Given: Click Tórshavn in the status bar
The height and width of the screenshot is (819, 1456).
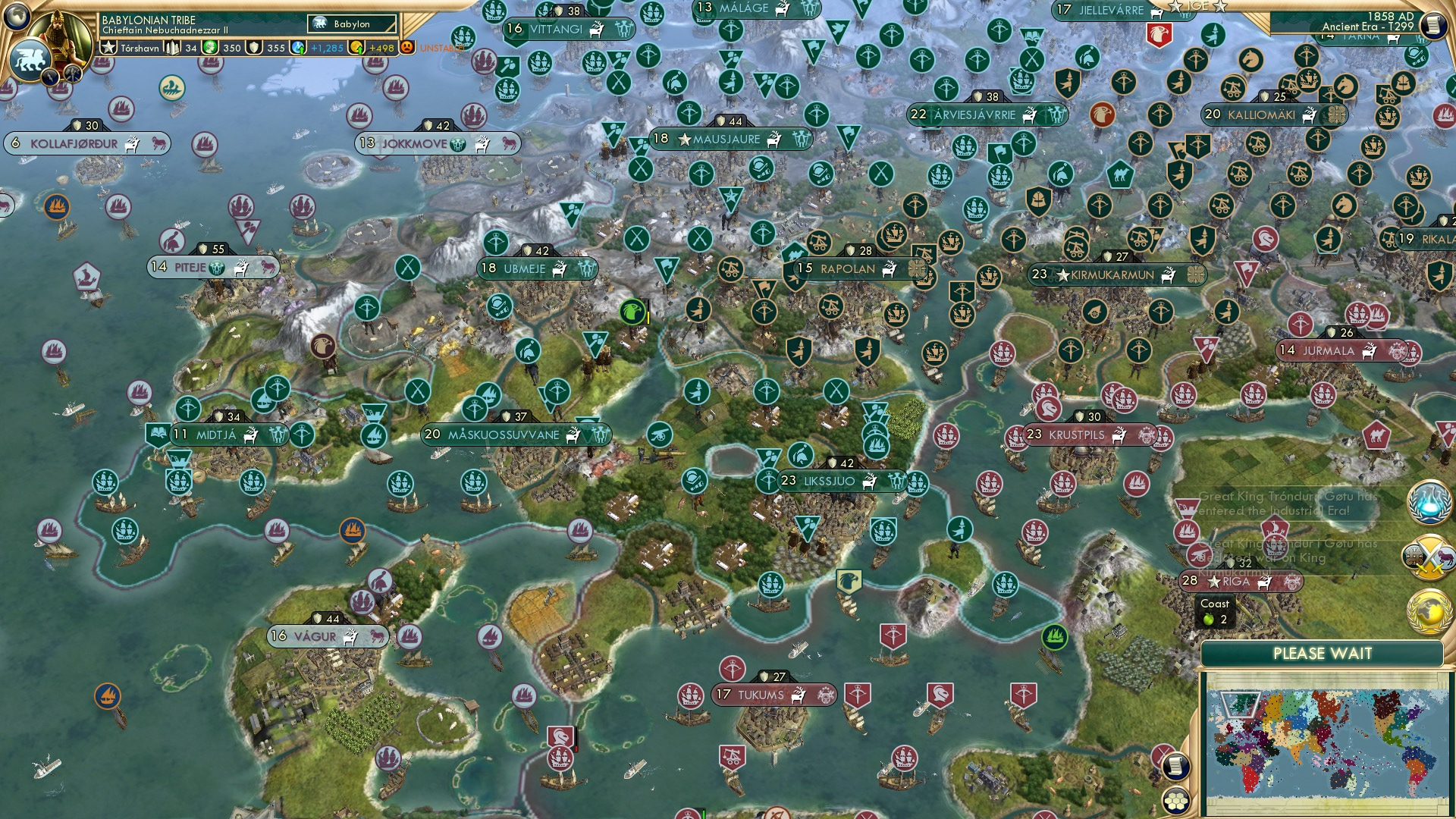Looking at the screenshot, I should pyautogui.click(x=140, y=48).
